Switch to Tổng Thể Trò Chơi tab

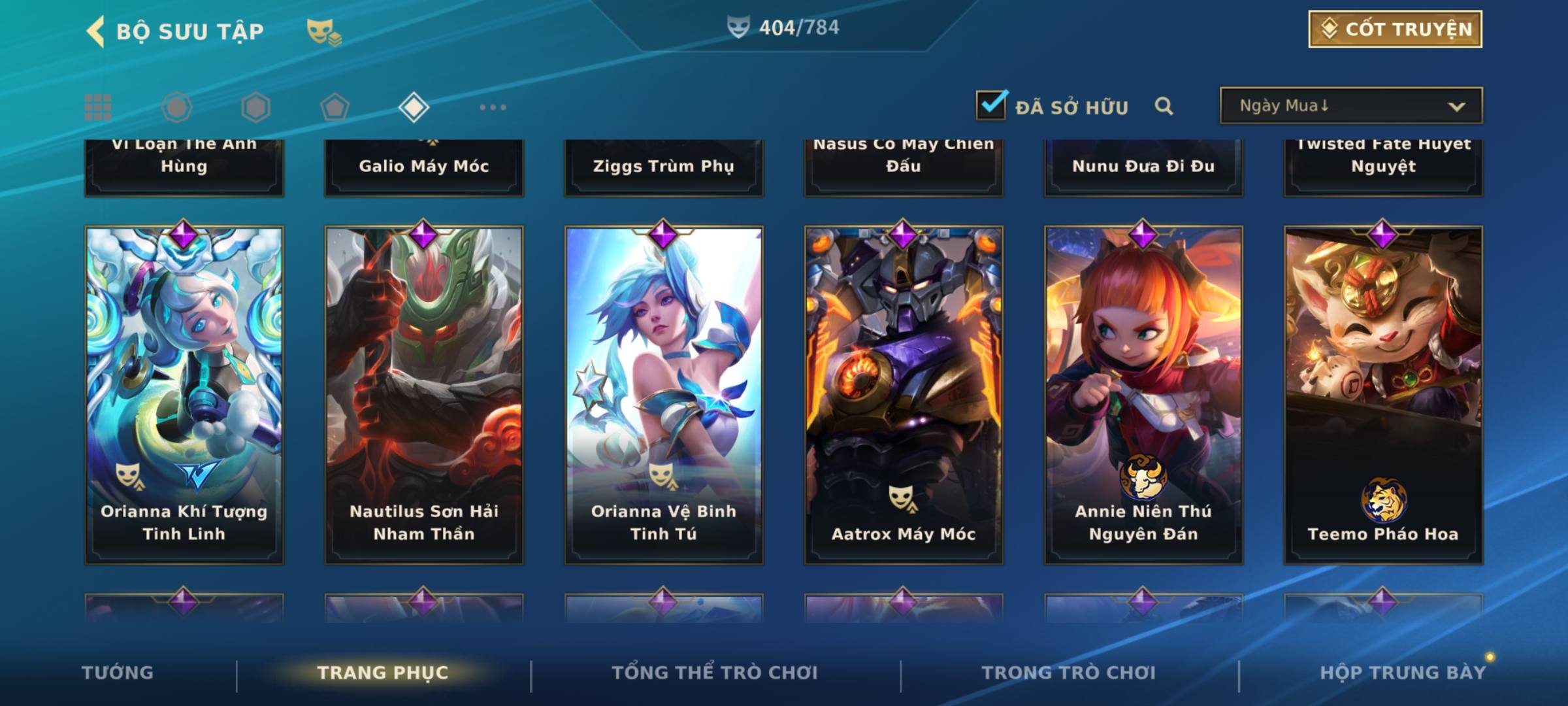[x=715, y=673]
